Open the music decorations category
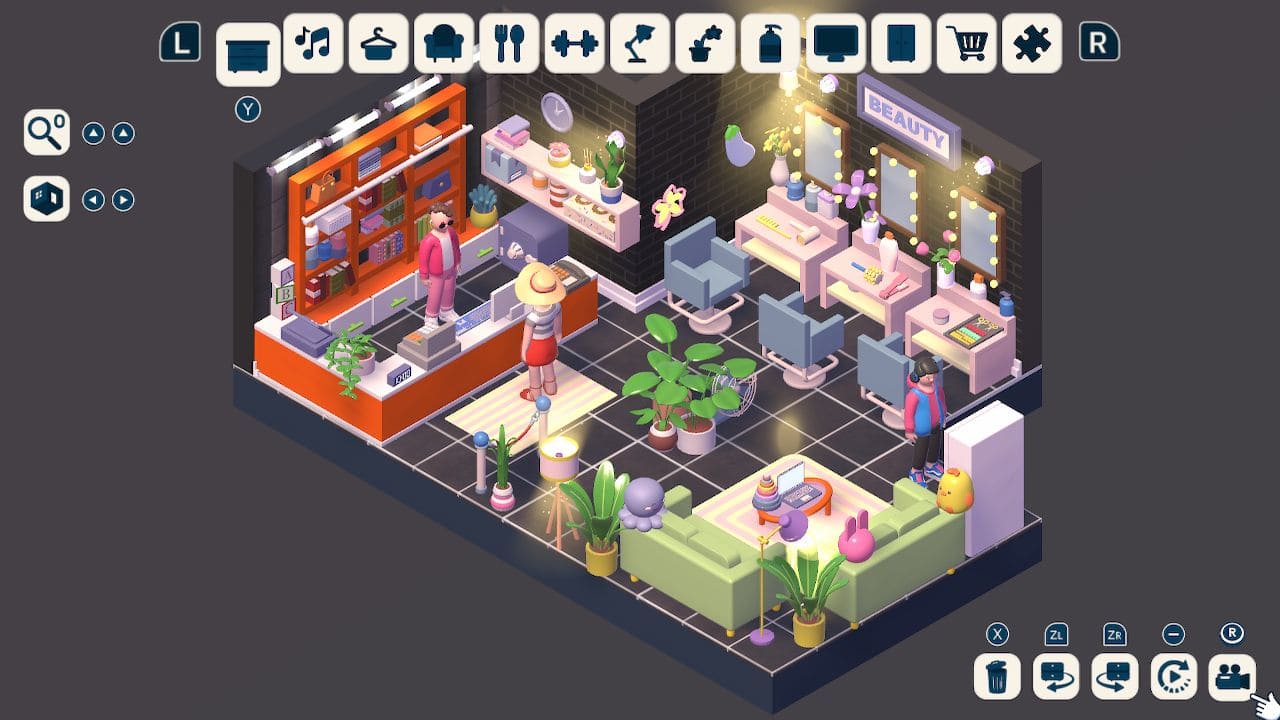 coord(312,43)
